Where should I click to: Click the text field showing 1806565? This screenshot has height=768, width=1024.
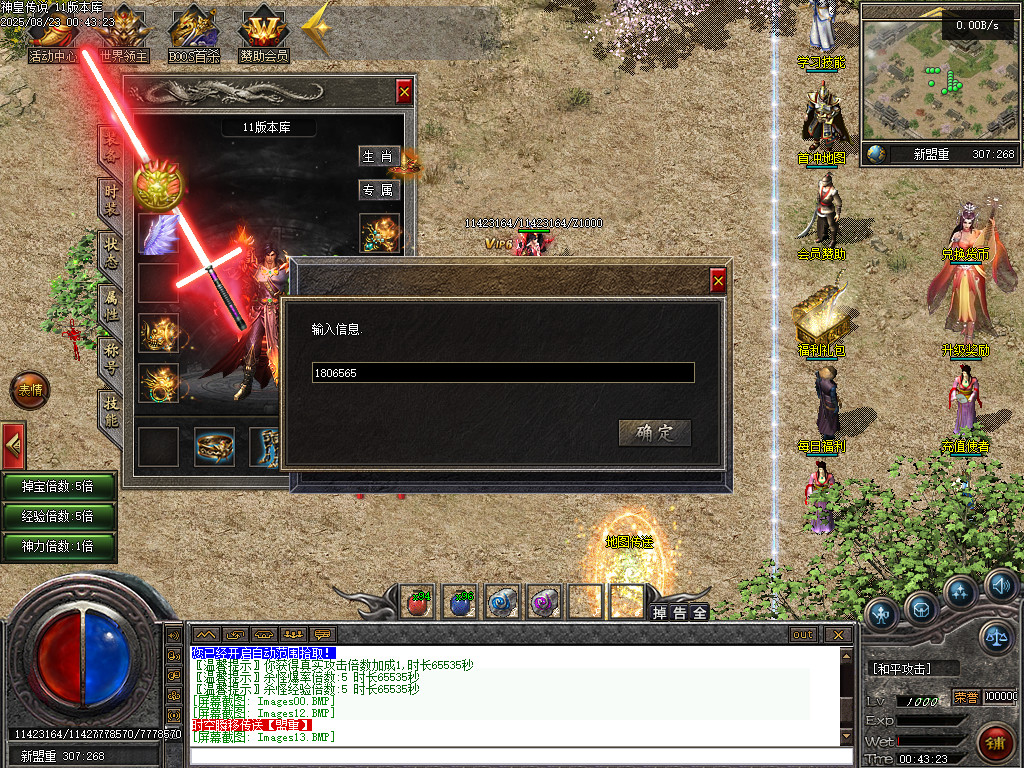(x=503, y=372)
